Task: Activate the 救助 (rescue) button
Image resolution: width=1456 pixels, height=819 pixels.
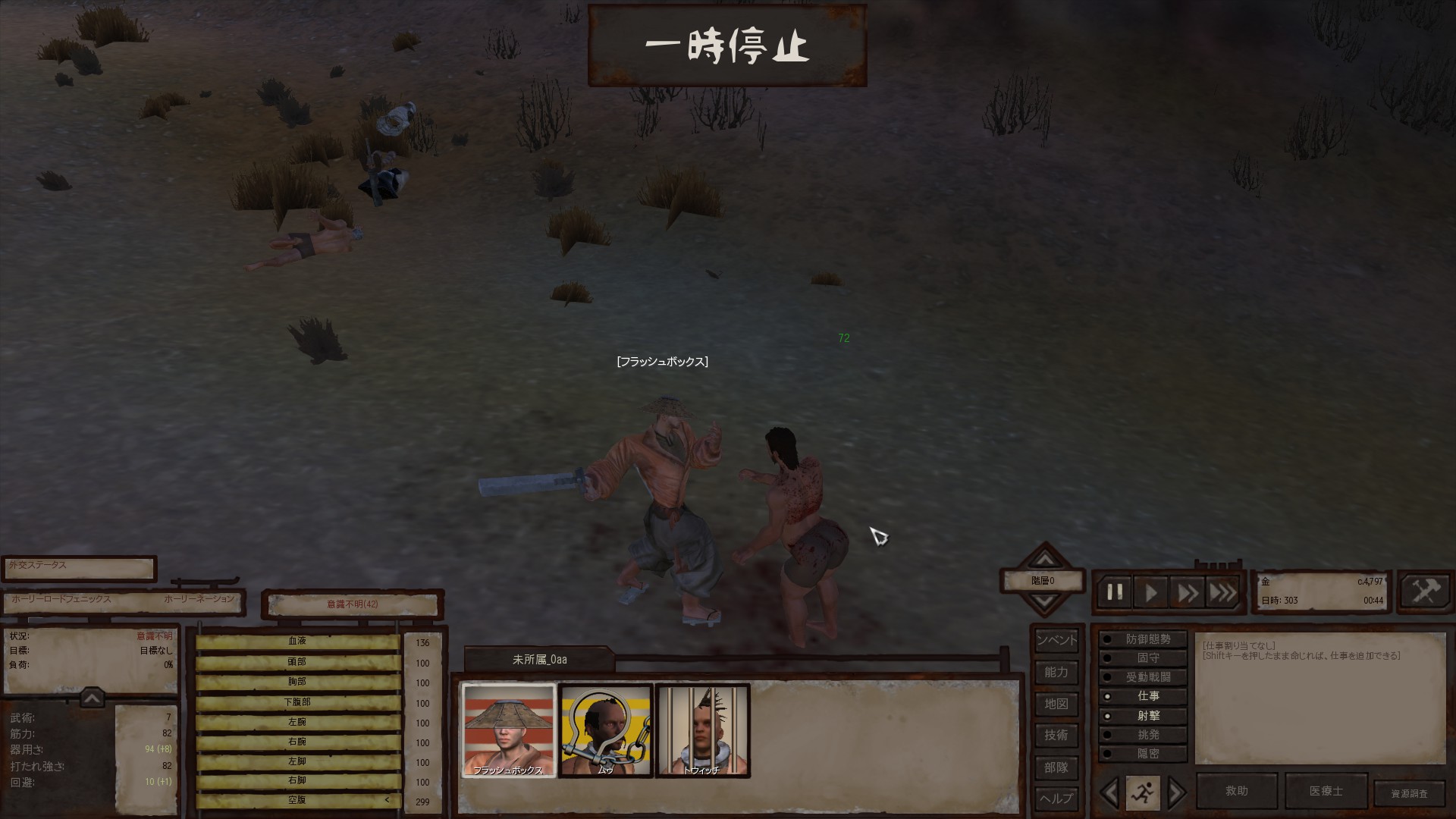Action: pyautogui.click(x=1237, y=791)
